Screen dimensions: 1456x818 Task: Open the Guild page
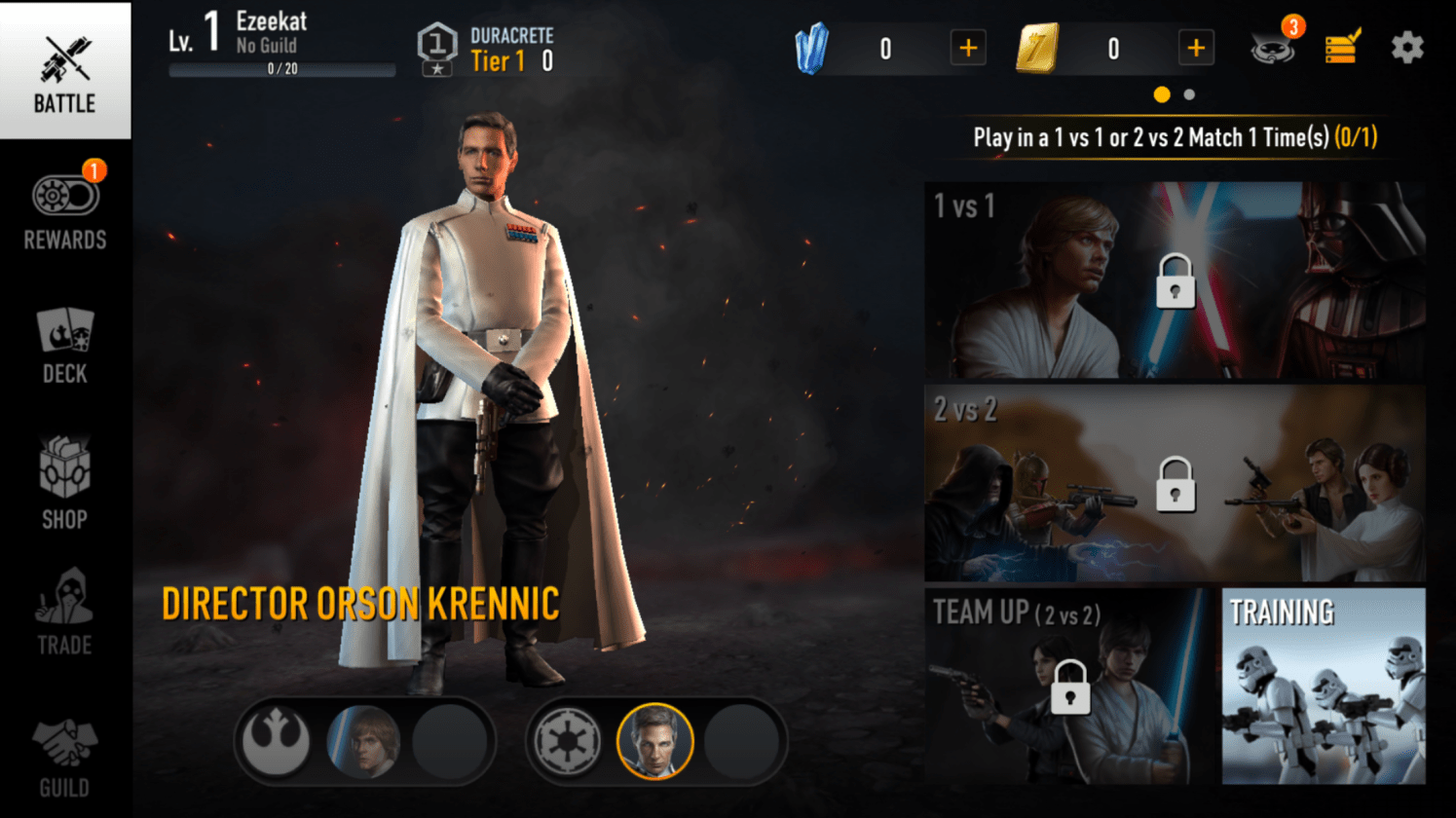click(x=65, y=758)
